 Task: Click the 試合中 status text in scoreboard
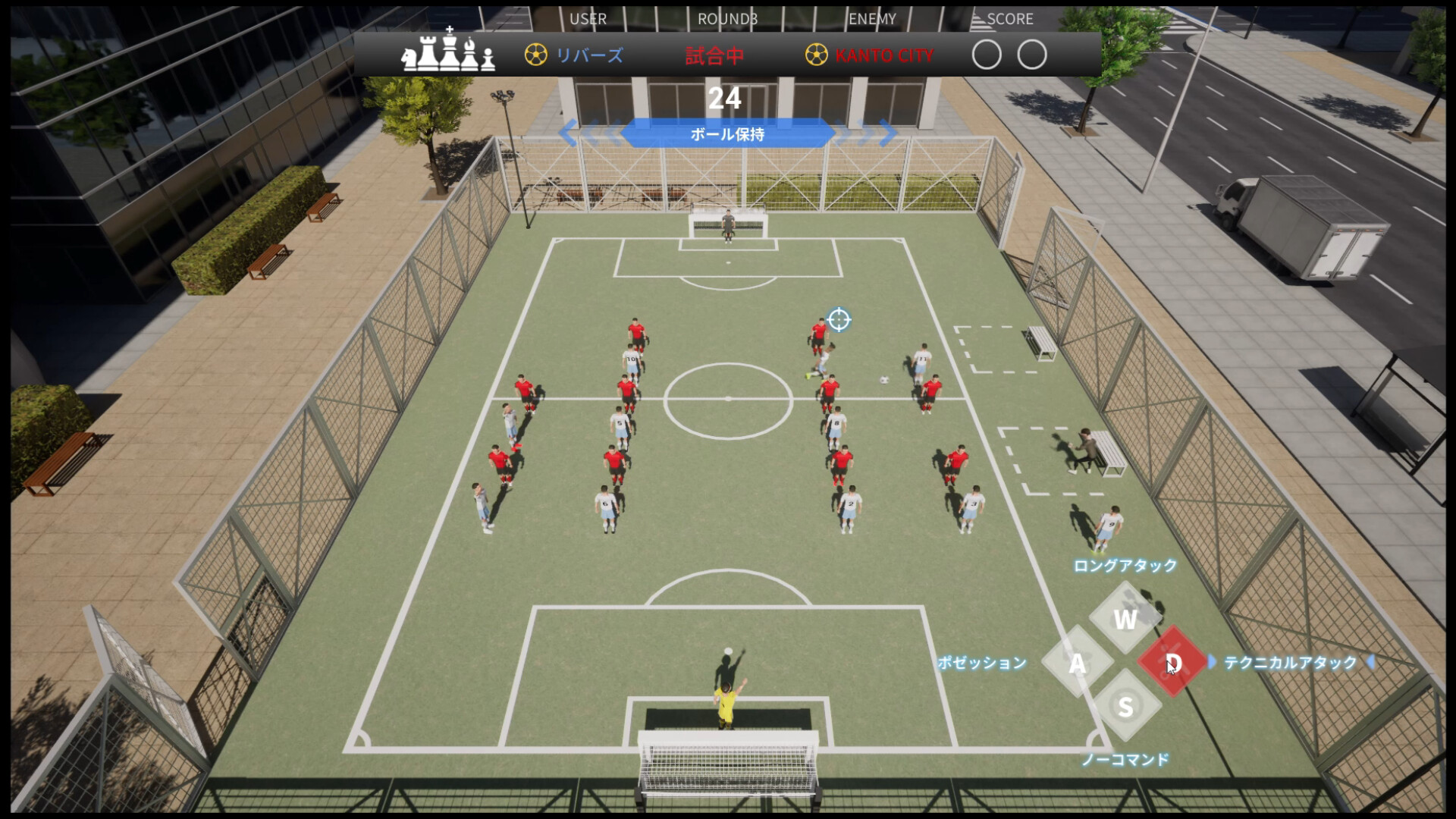tap(714, 54)
